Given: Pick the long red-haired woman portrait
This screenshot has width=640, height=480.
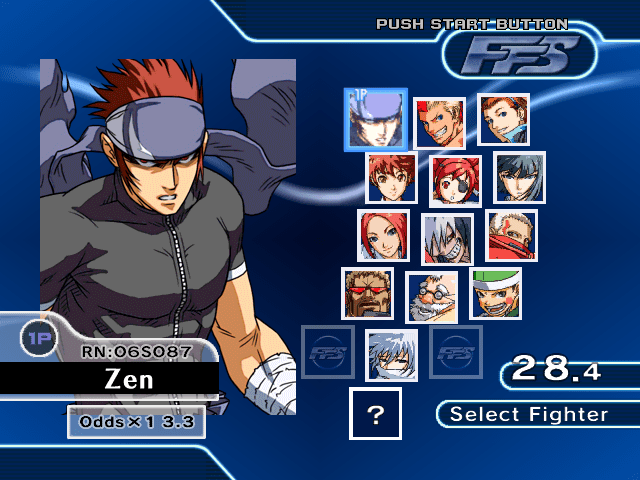Looking at the screenshot, I should coord(383,235).
